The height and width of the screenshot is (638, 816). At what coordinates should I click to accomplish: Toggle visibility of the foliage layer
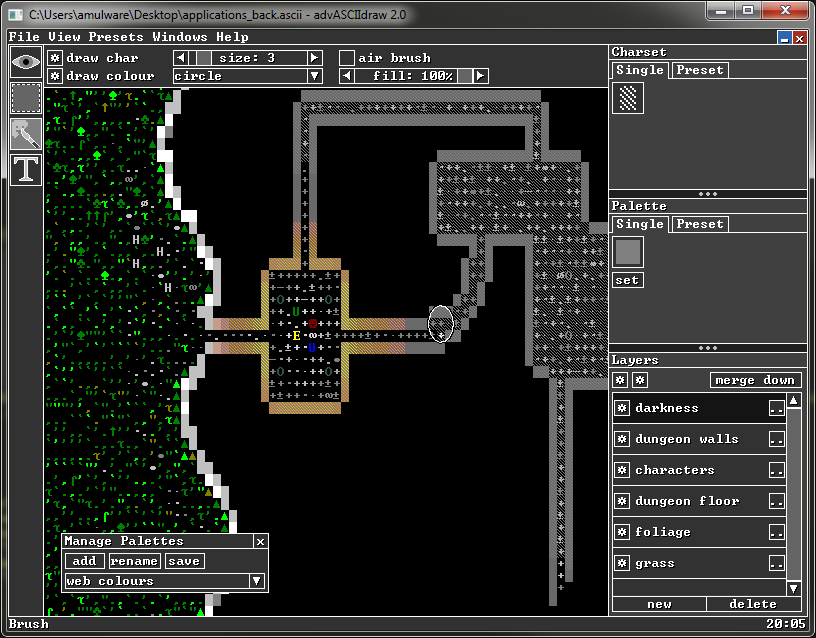tap(621, 532)
